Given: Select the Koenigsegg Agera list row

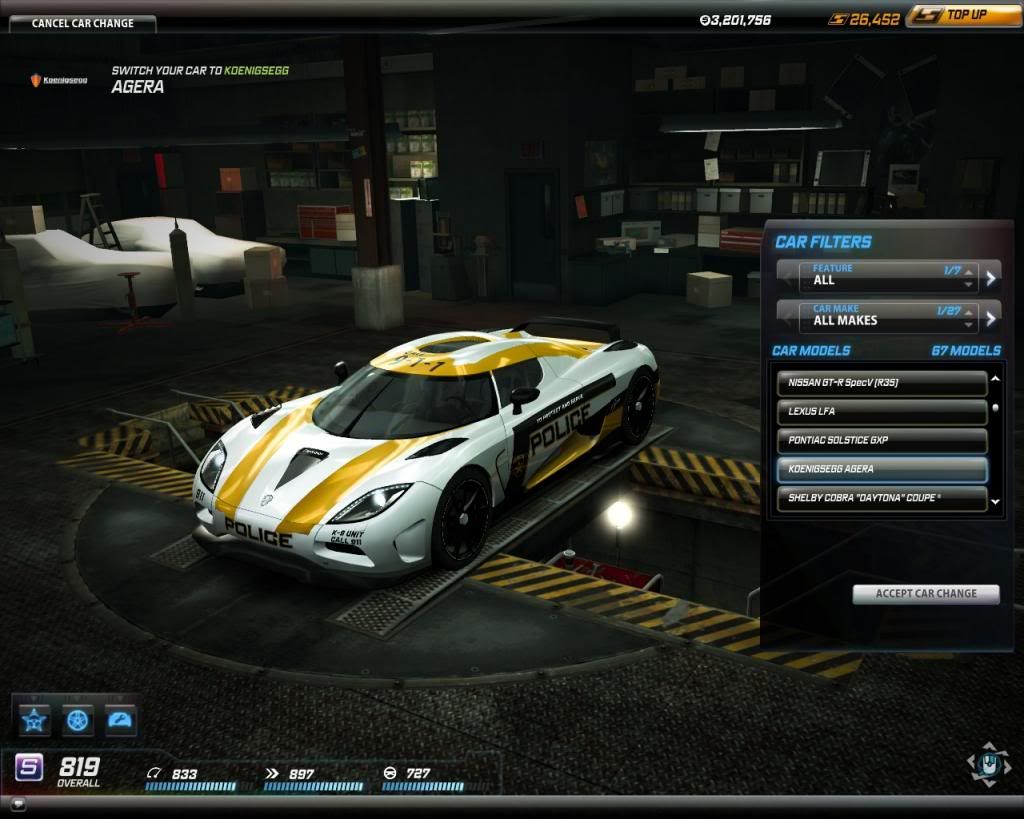Looking at the screenshot, I should (882, 470).
